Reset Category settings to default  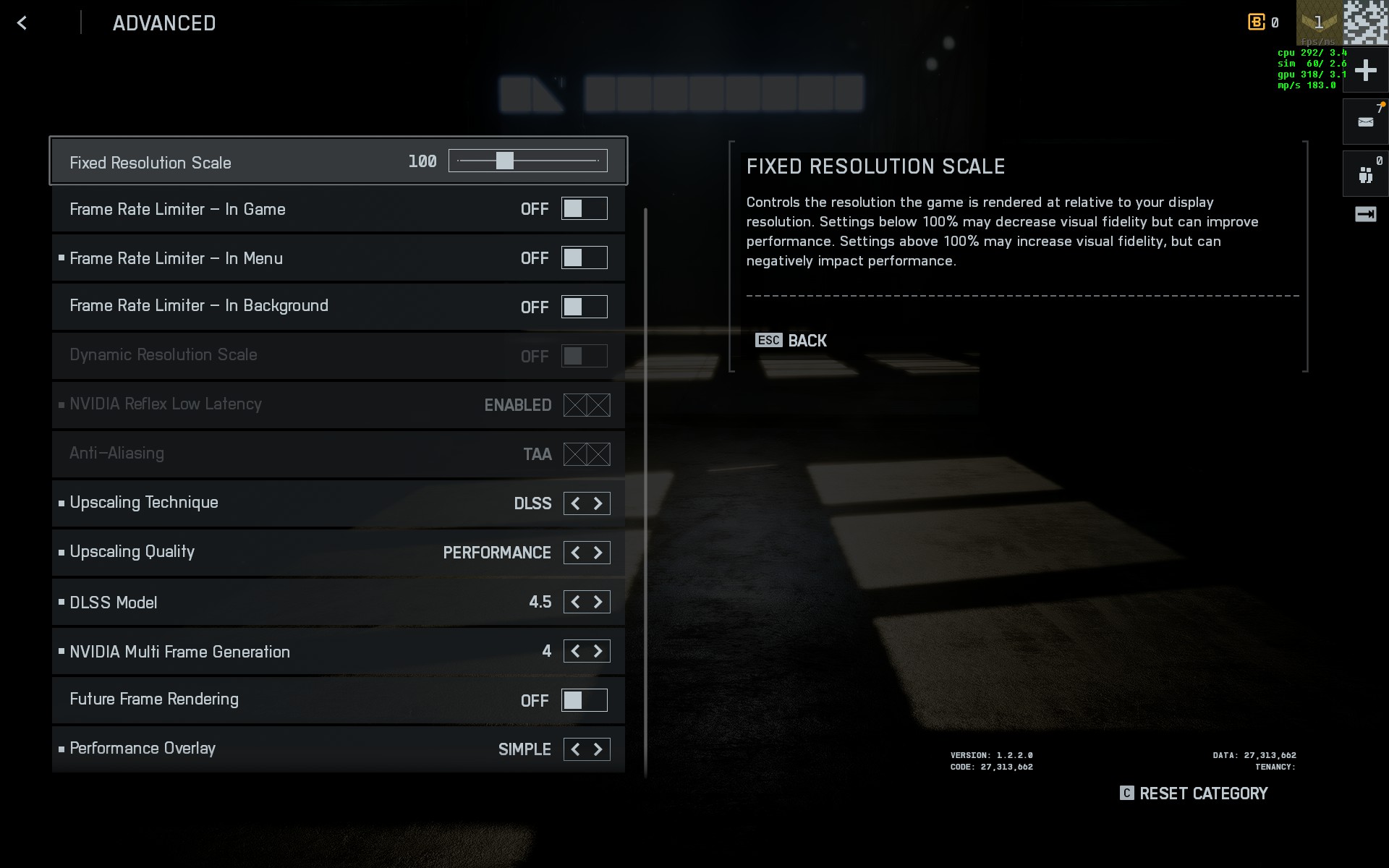(x=1194, y=793)
